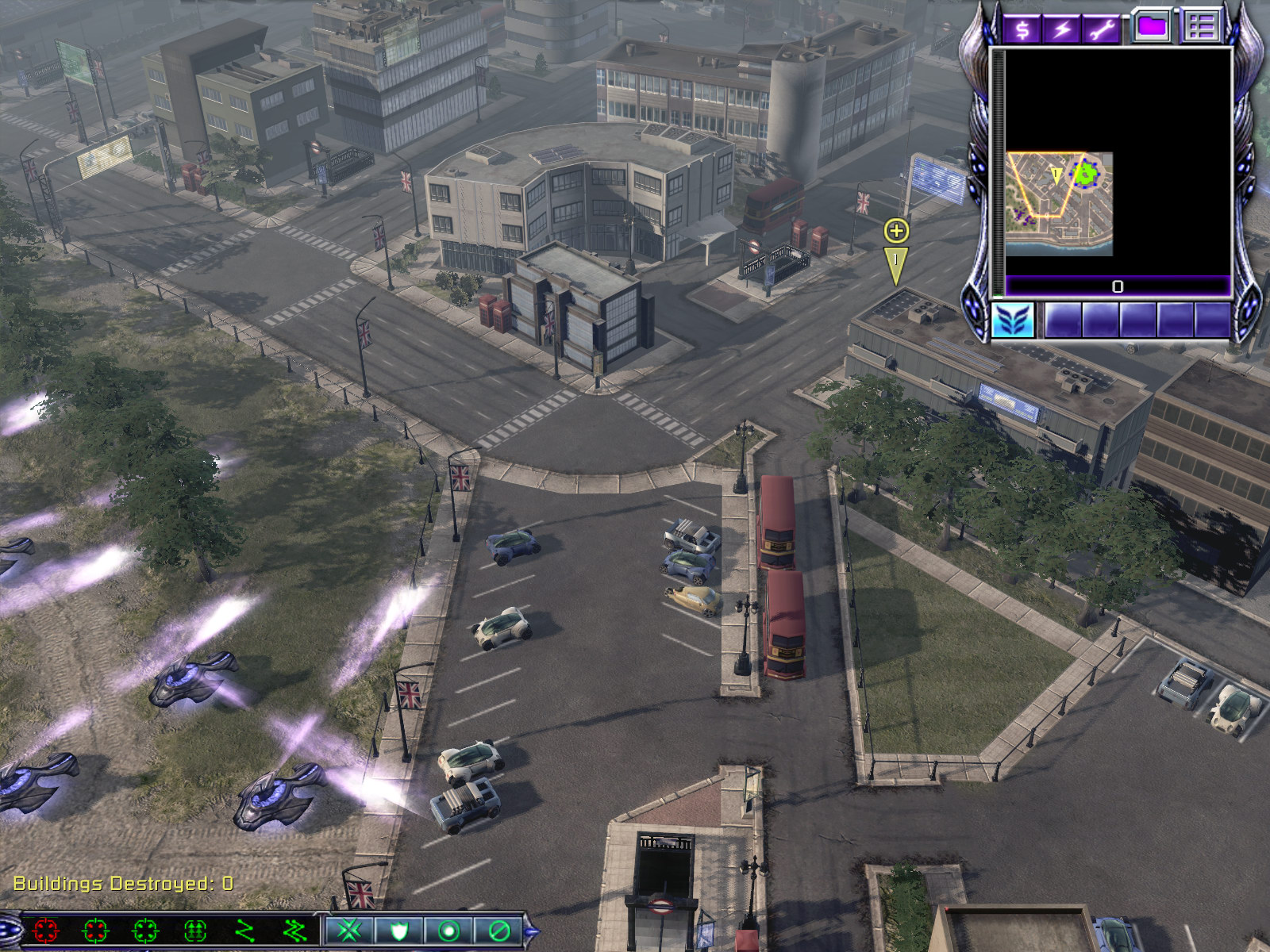Click the green crosshair with red dots
Image resolution: width=1270 pixels, height=952 pixels.
point(95,930)
